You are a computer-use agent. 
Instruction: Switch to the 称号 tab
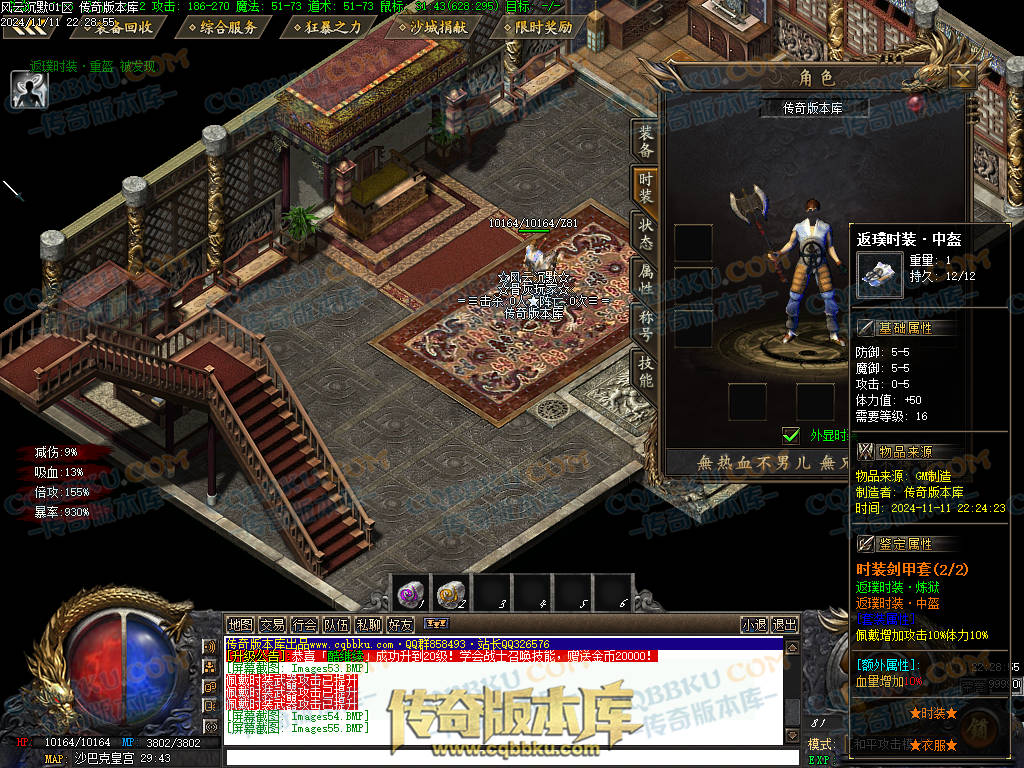pyautogui.click(x=646, y=326)
